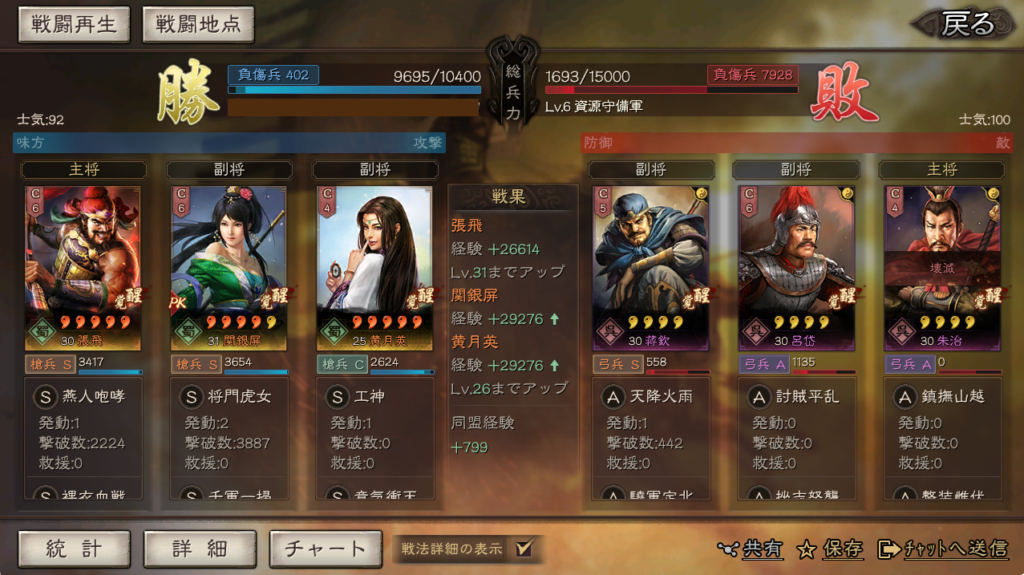Viewport: 1024px width, 575px height.
Task: Open the 統計 statistics view
Action: pyautogui.click(x=74, y=548)
